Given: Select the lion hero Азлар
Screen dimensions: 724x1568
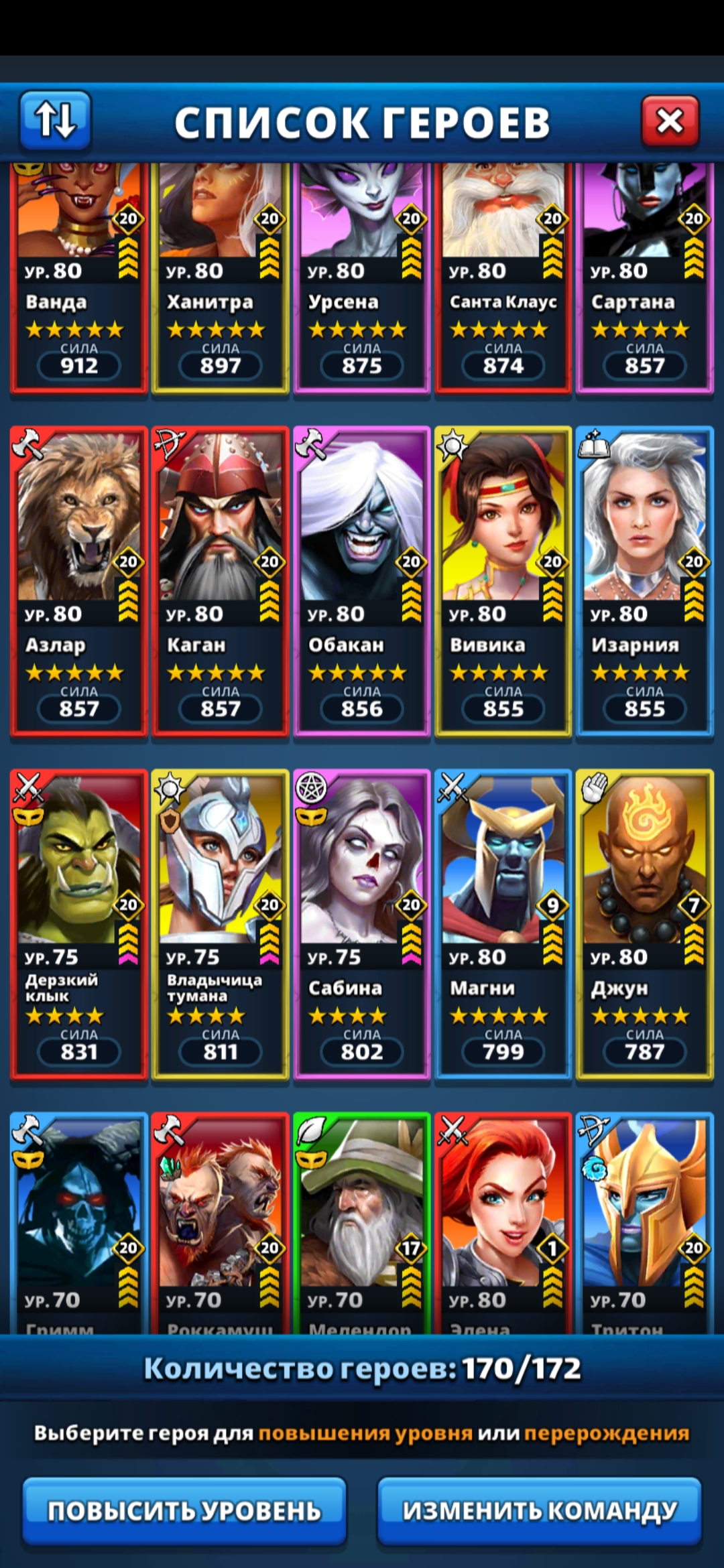Looking at the screenshot, I should tap(78, 581).
